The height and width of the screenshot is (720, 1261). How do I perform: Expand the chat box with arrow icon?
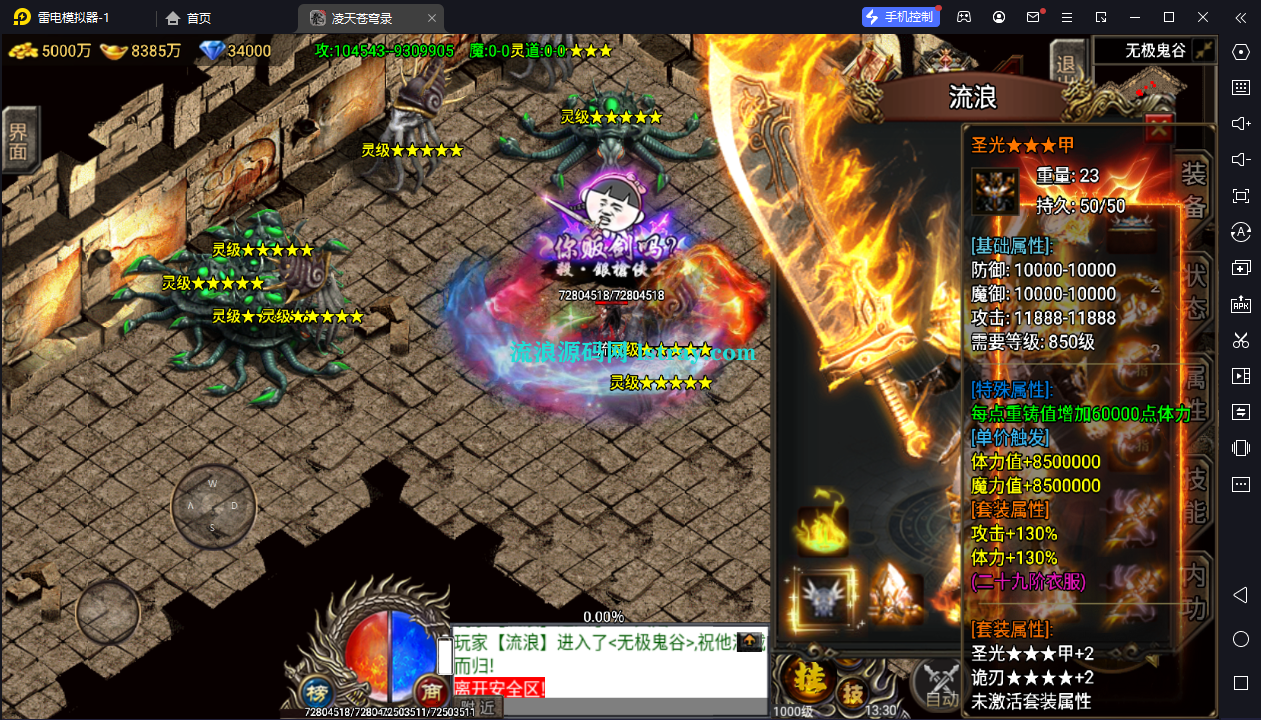point(749,642)
